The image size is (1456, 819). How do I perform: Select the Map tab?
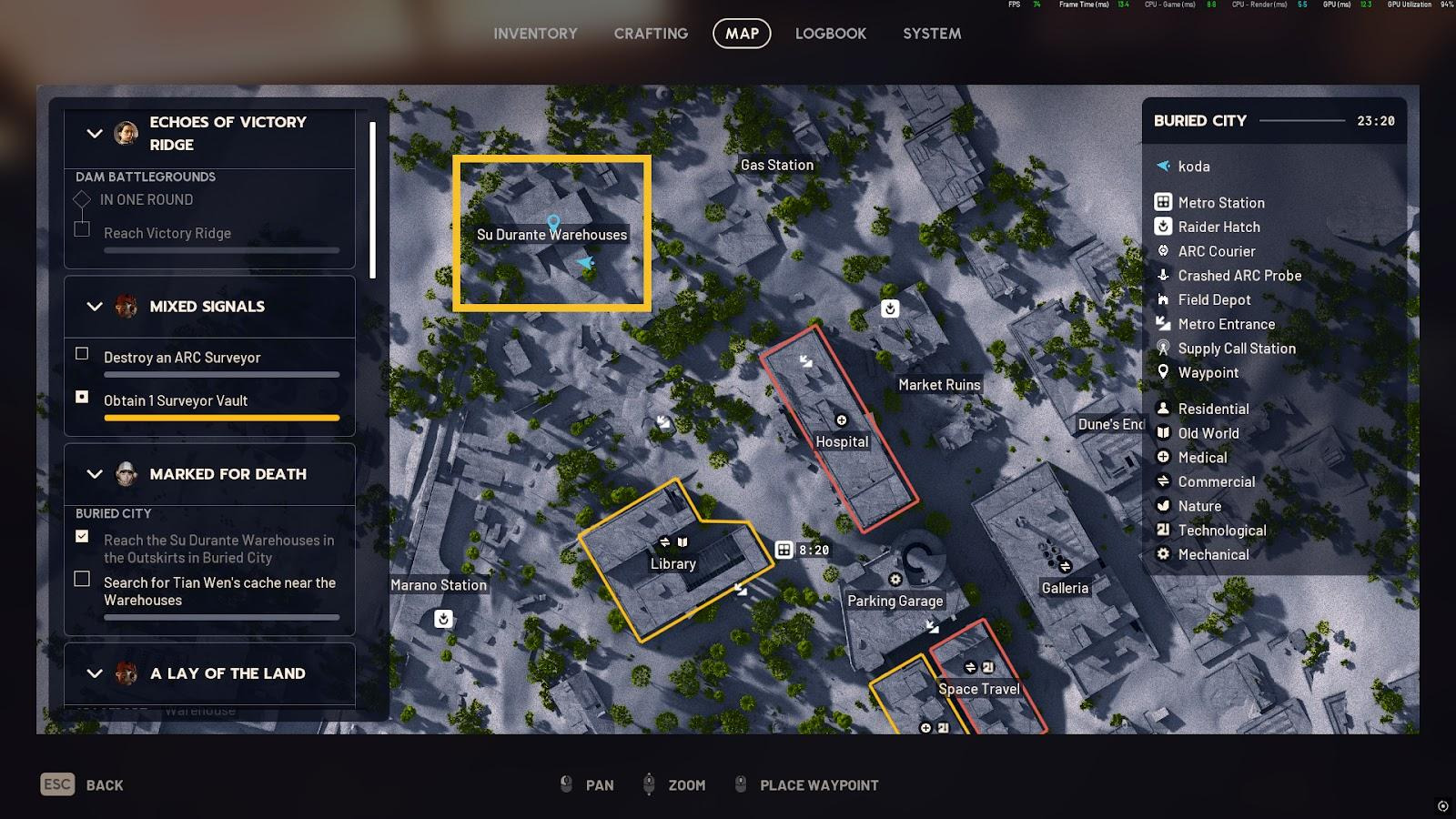click(x=742, y=34)
